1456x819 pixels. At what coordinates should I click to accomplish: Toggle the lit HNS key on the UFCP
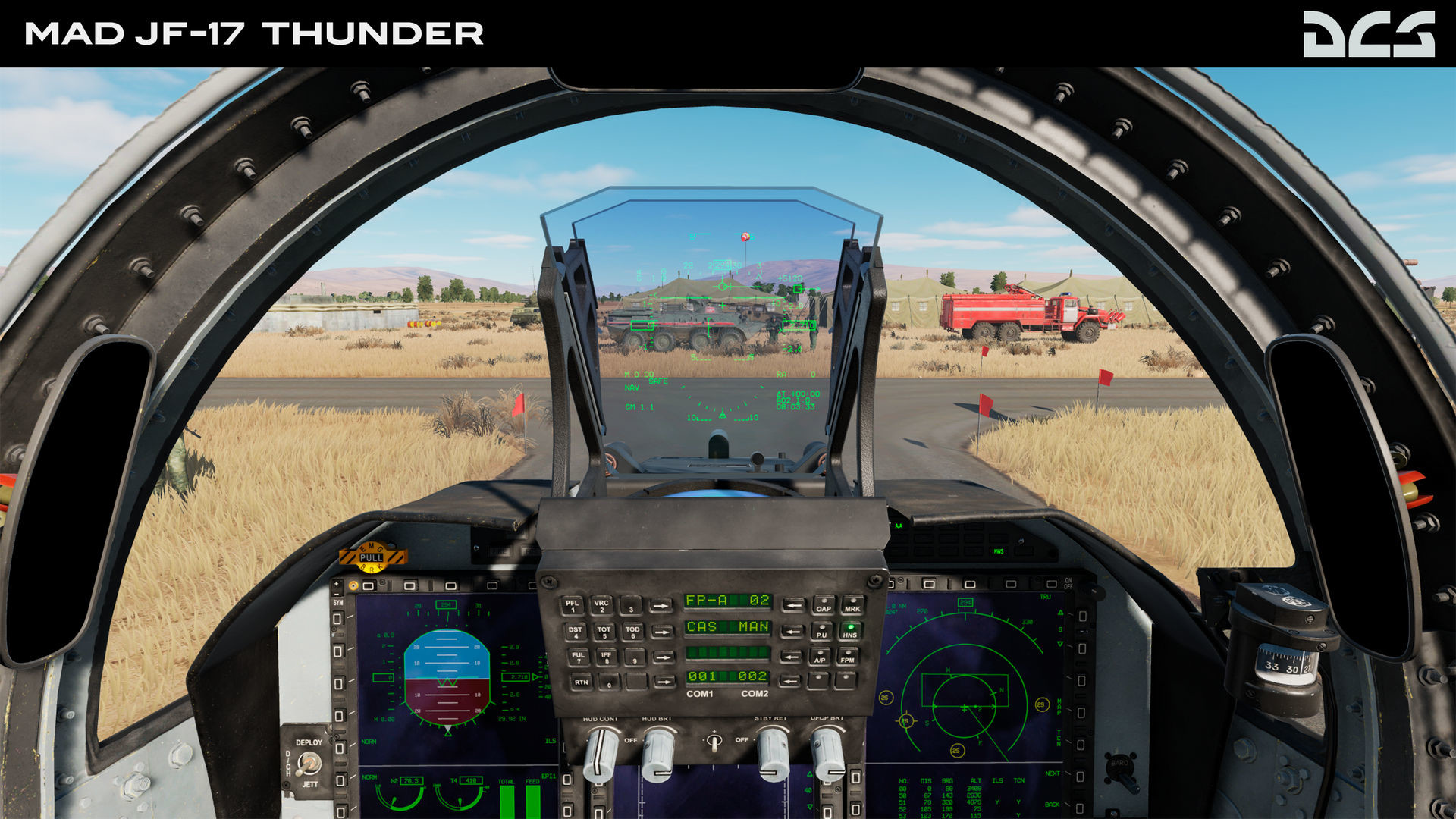(x=851, y=632)
